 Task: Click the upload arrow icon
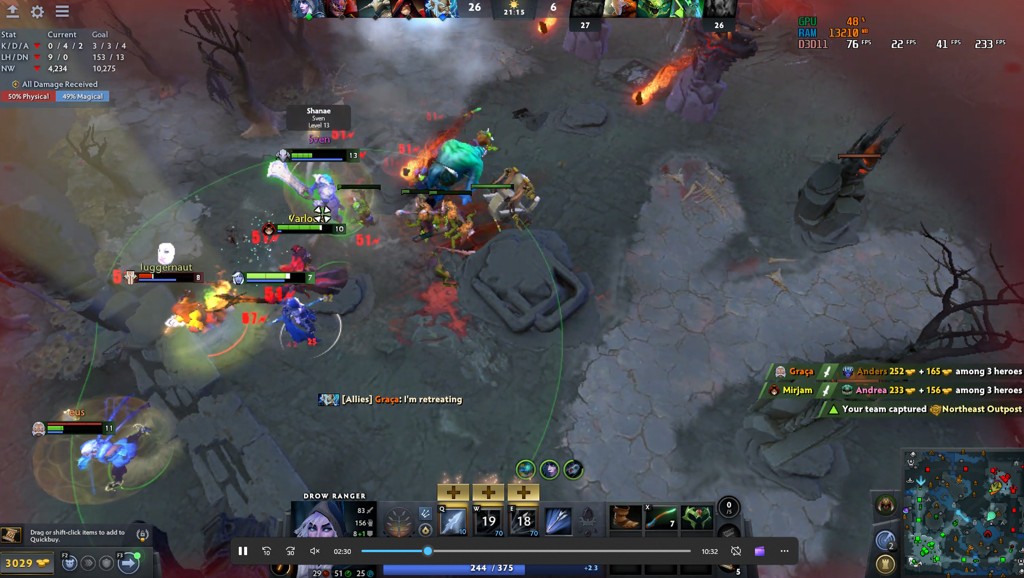point(12,12)
